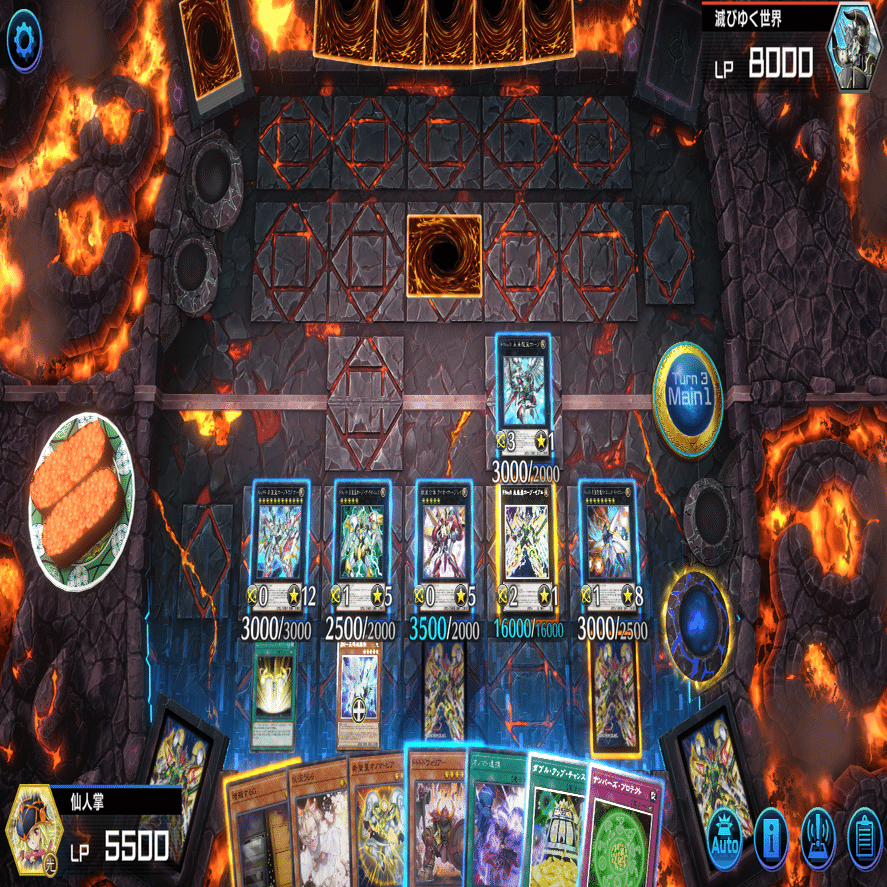The image size is (887, 887).
Task: Select the 3000/2500 monster with 8 stars
Action: click(608, 538)
